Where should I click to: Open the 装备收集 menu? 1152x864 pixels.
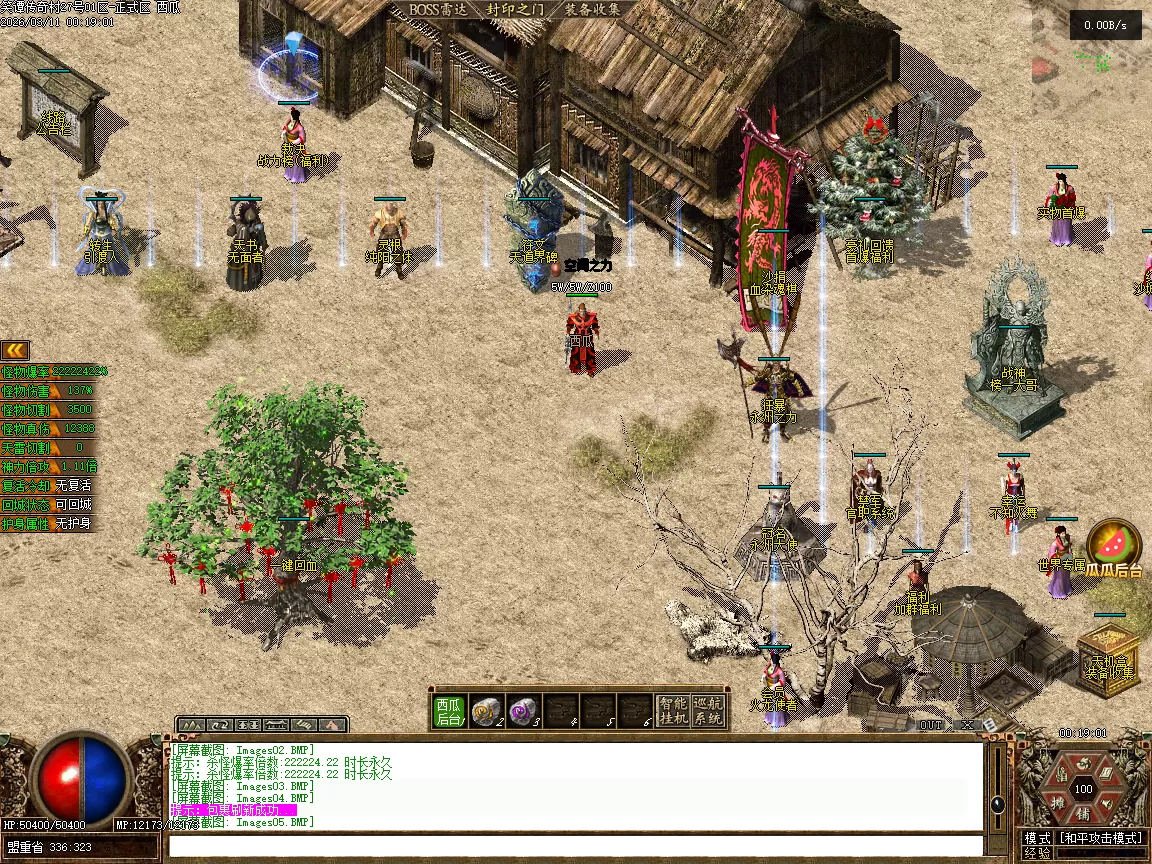592,9
